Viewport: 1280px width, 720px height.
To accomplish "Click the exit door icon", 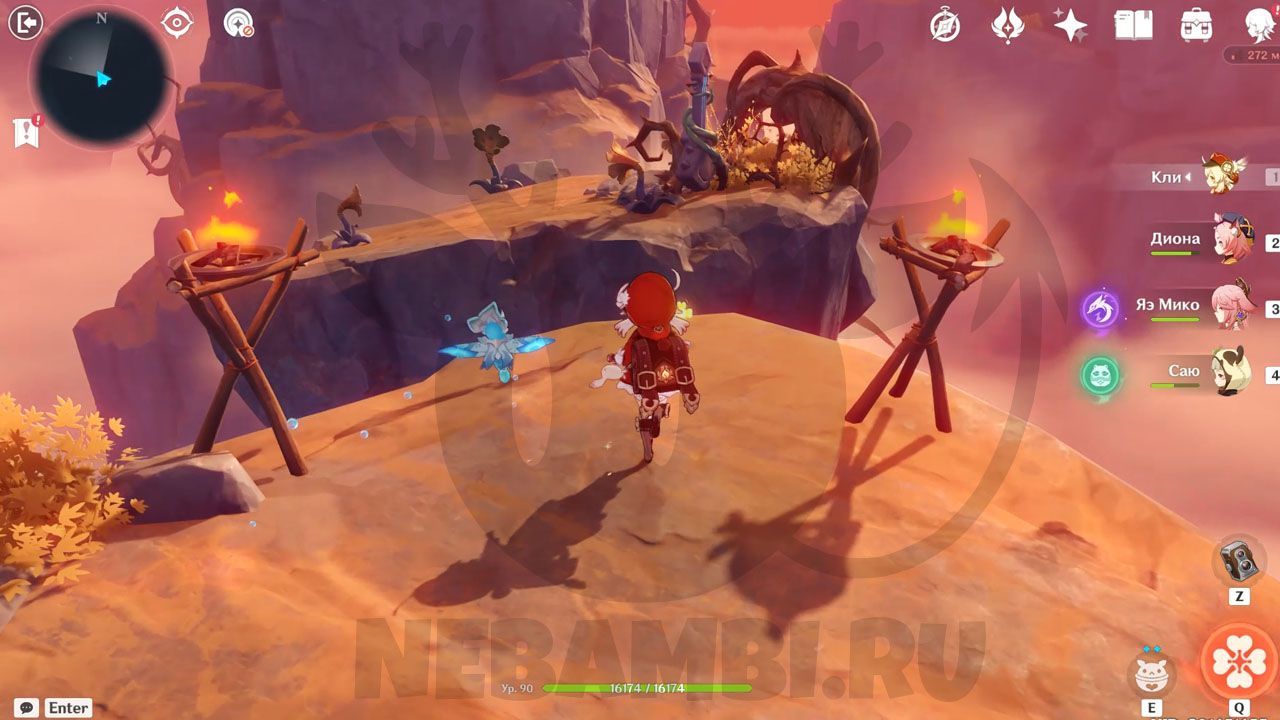I will click(25, 22).
